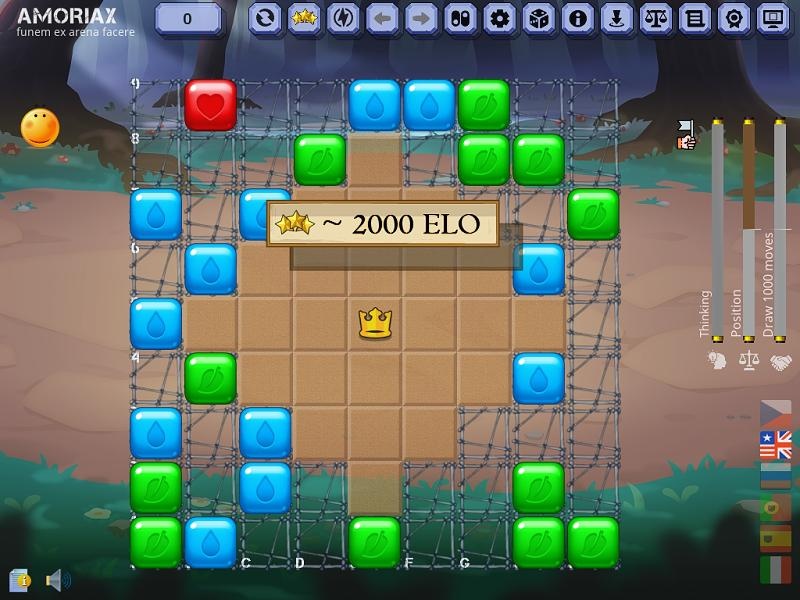
Task: Click the award ribbon toolbar button
Action: tap(733, 18)
